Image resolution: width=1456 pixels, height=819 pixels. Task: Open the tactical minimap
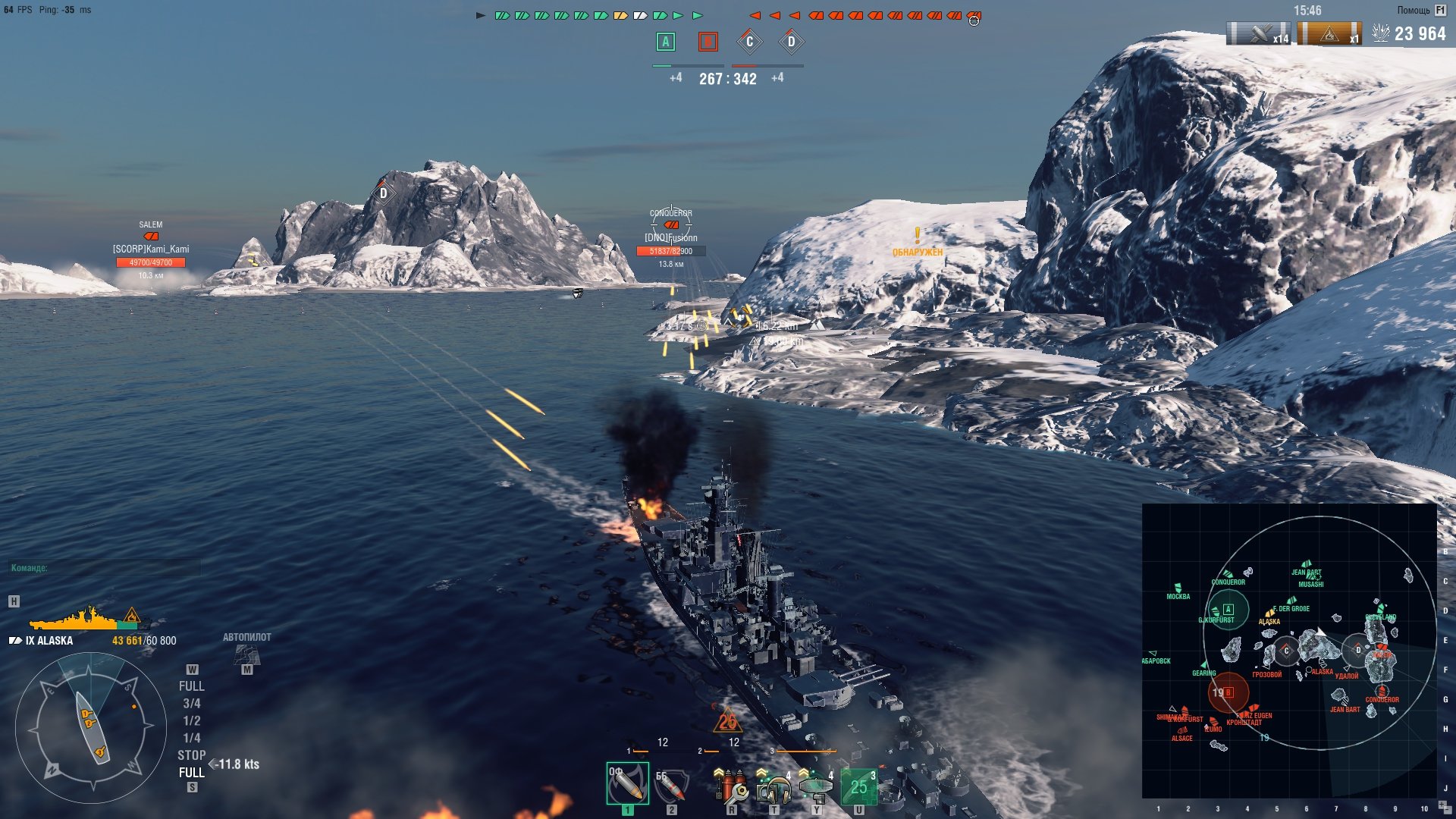click(x=1289, y=651)
